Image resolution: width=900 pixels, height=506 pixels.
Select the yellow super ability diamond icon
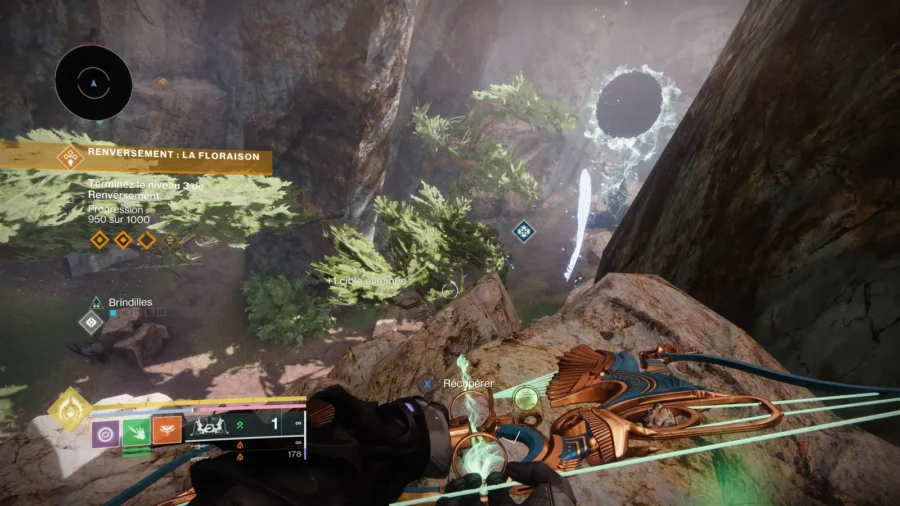pos(70,408)
